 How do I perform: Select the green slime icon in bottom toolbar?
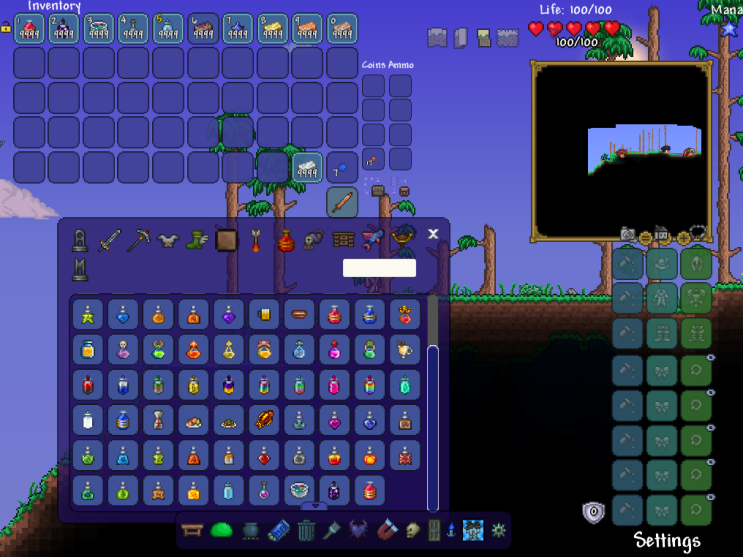[221, 529]
